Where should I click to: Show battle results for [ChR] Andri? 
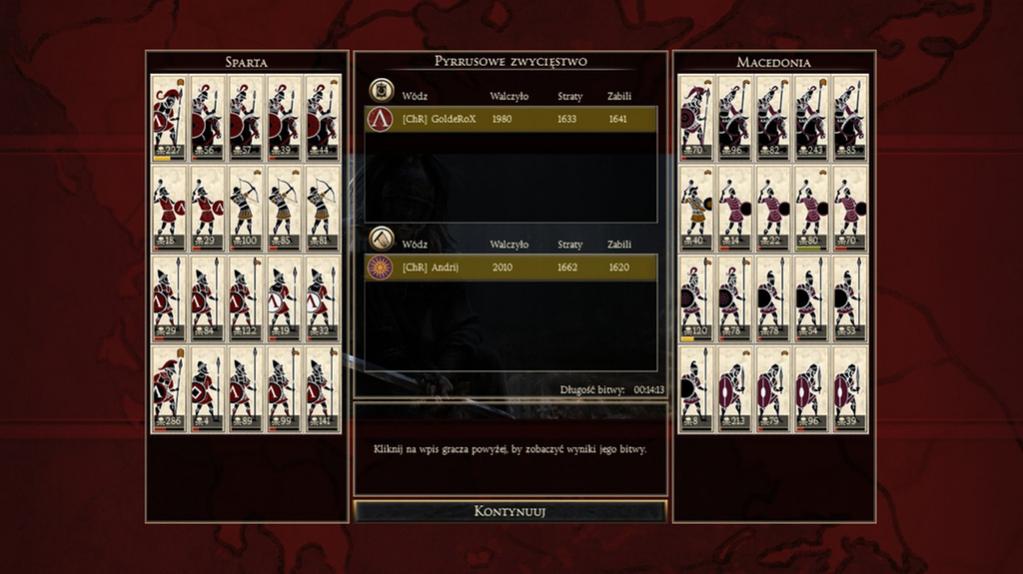point(510,267)
